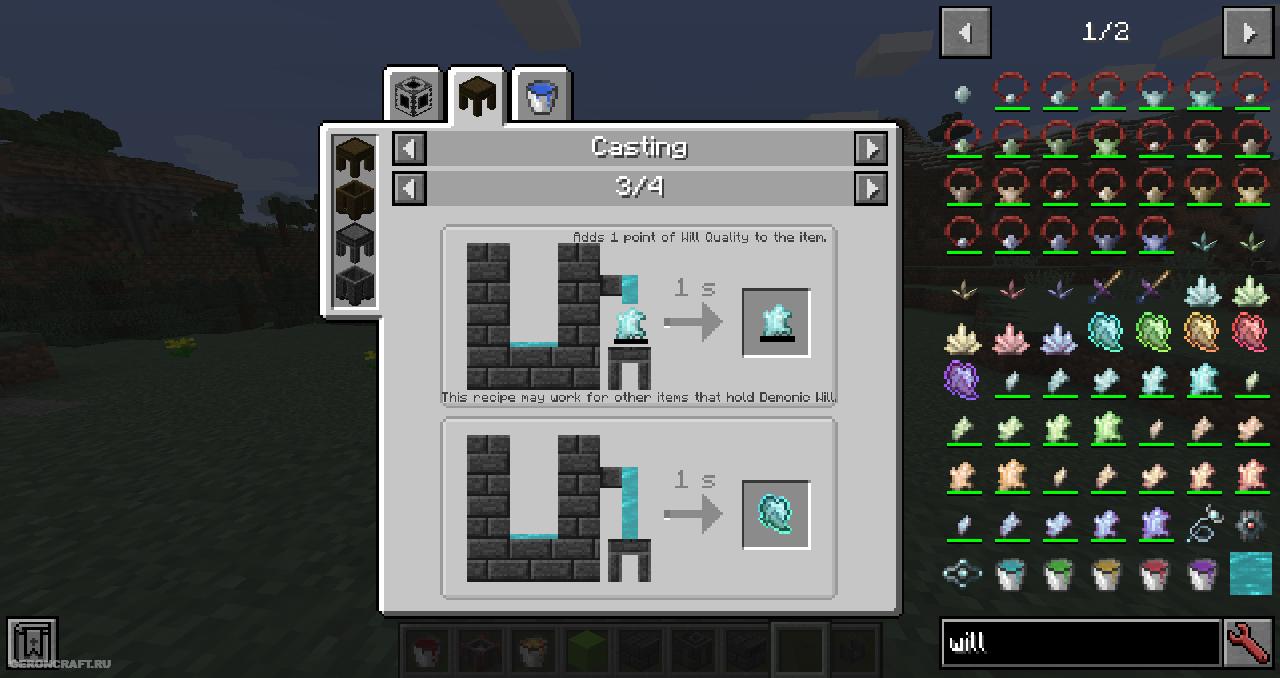Open settings with the red wrench button
This screenshot has height=678, width=1280.
pos(1248,642)
